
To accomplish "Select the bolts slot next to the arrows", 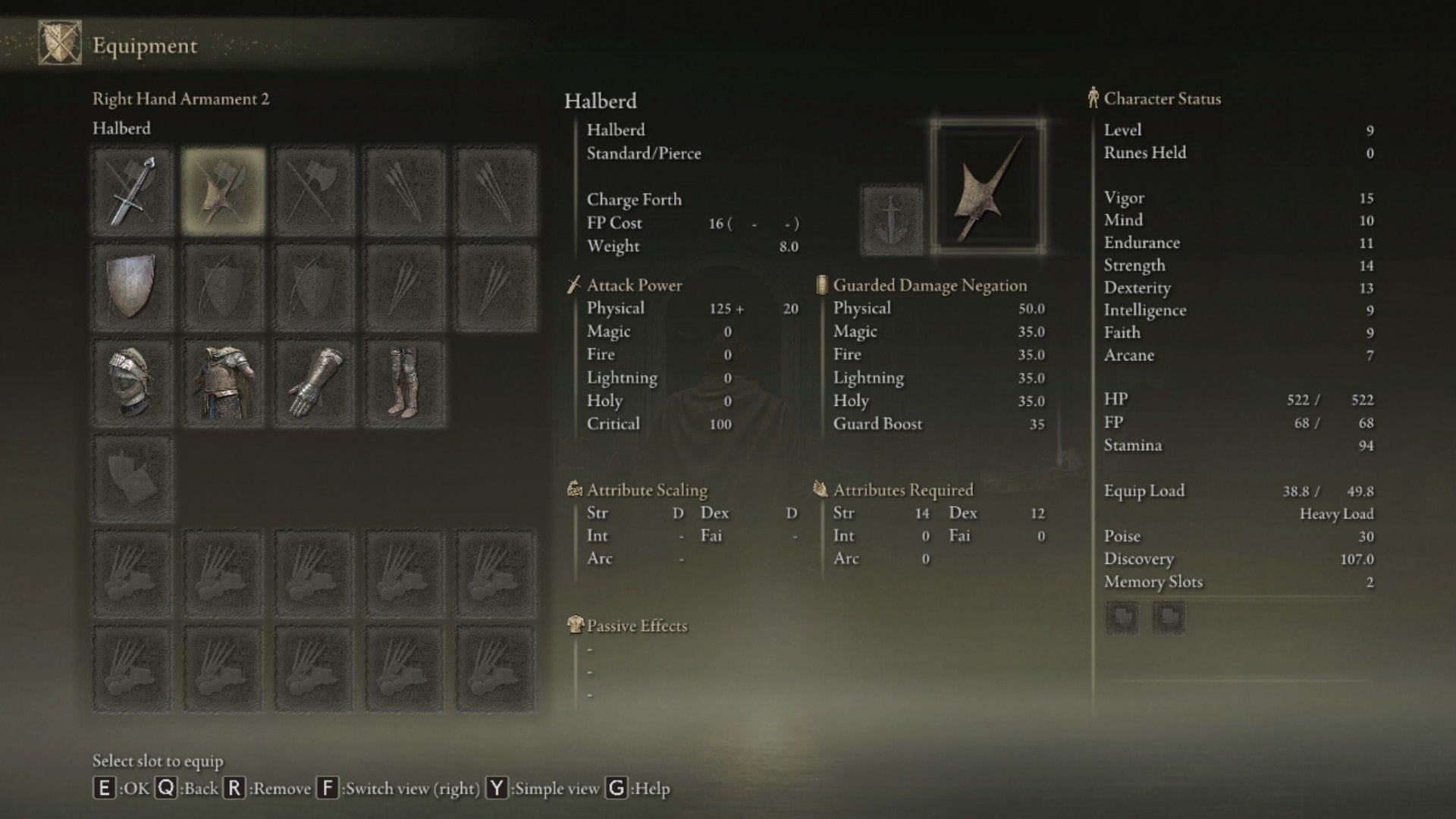I will tap(494, 190).
